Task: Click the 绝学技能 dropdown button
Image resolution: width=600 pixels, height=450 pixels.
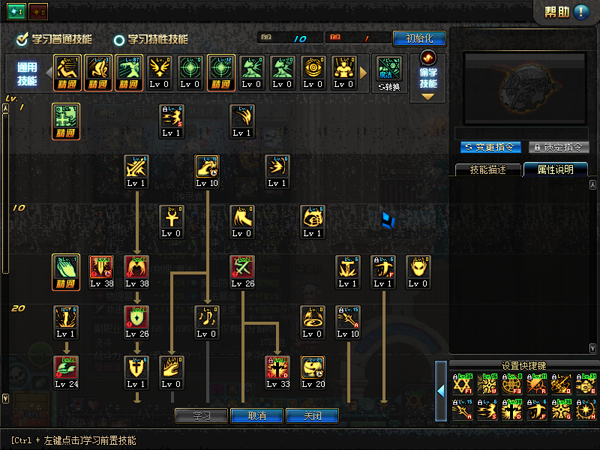Action: coord(430,75)
